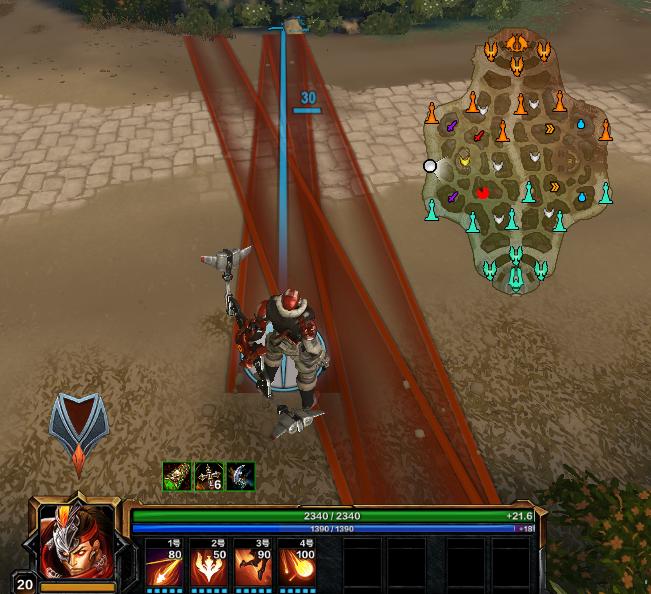Select the dark blade item icon
Image resolution: width=651 pixels, height=594 pixels.
[x=240, y=476]
